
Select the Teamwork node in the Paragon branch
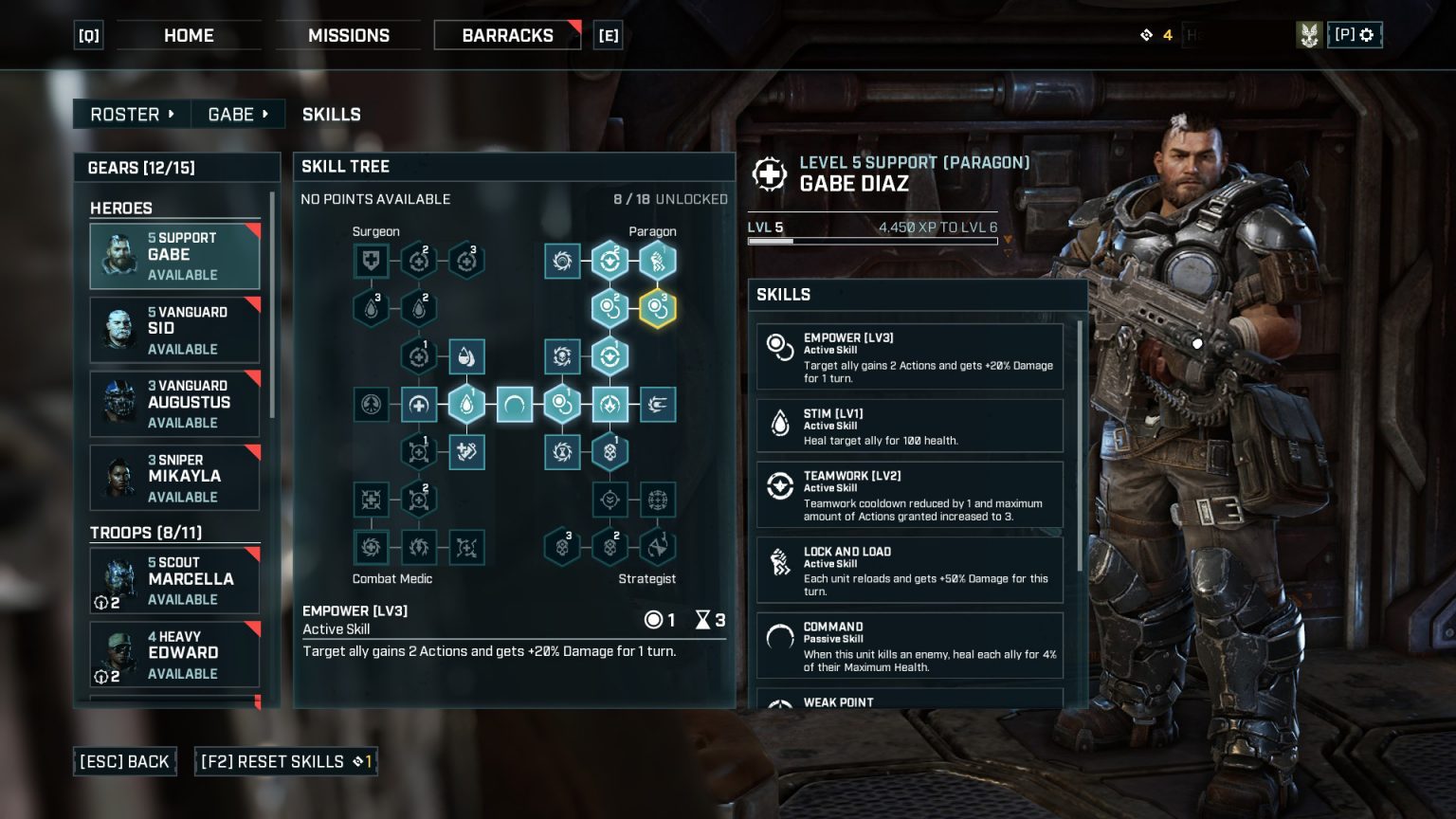tap(610, 261)
